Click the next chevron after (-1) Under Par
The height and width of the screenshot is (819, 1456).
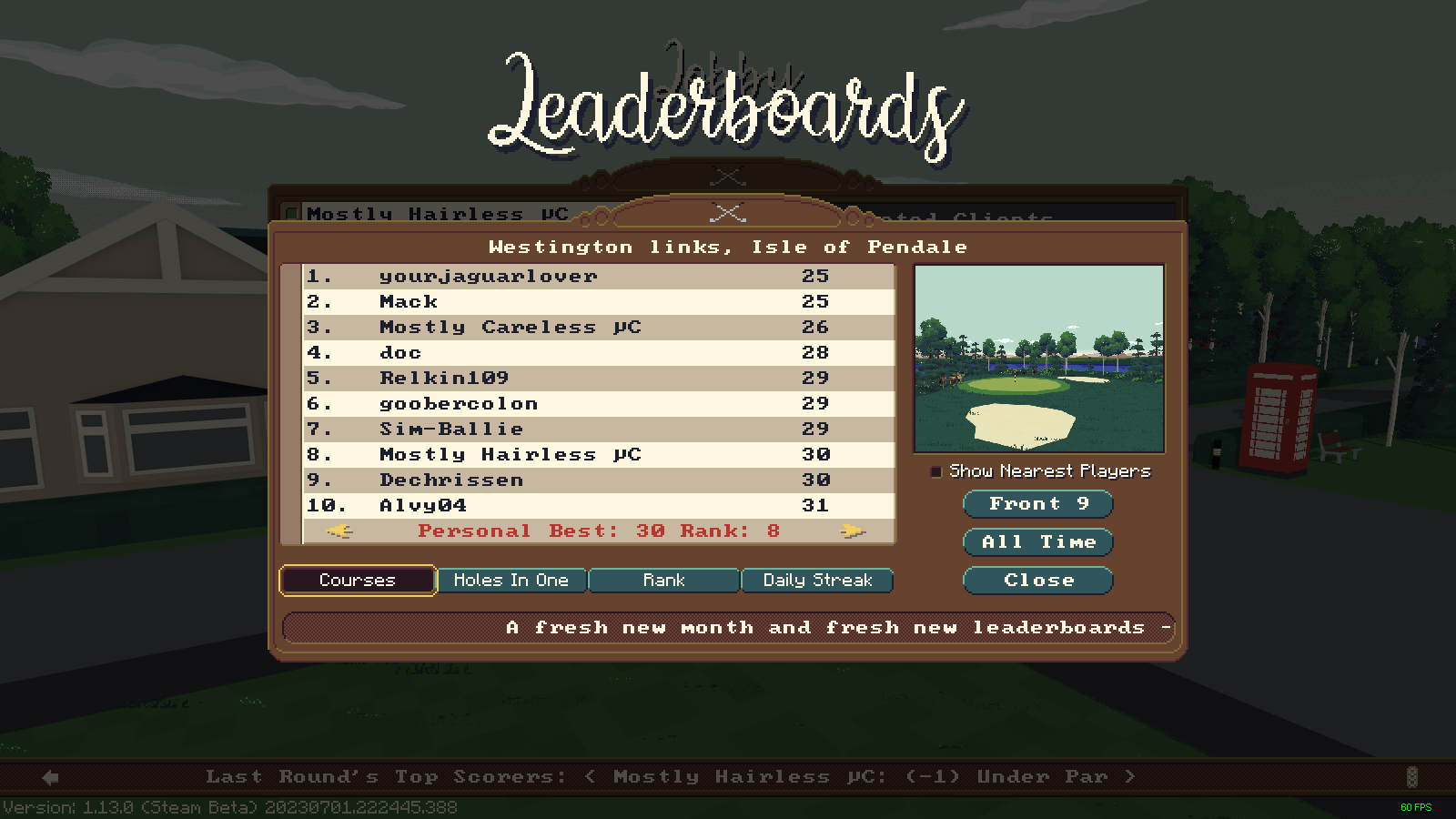click(1132, 776)
